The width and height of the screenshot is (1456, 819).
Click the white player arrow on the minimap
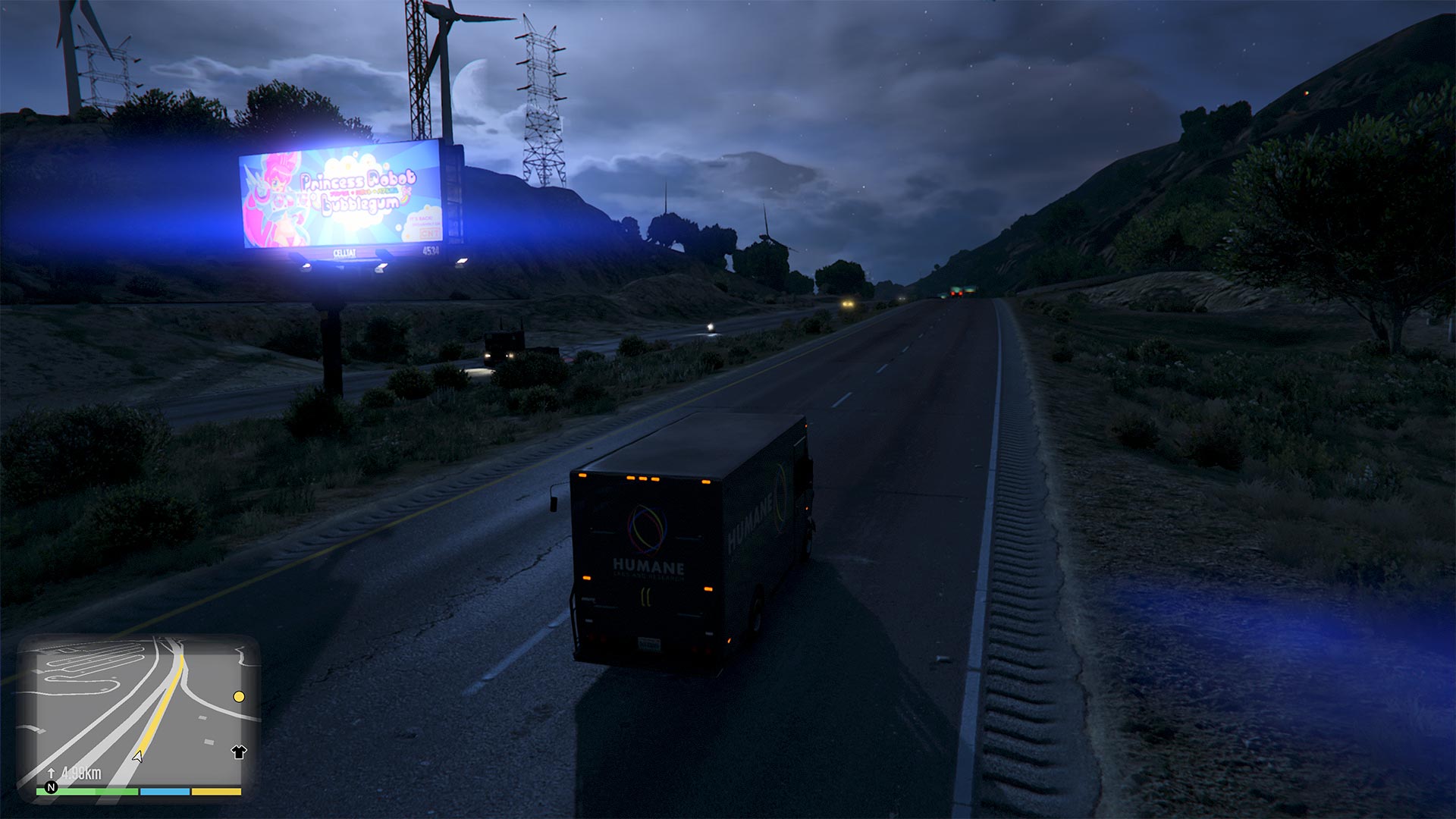138,756
